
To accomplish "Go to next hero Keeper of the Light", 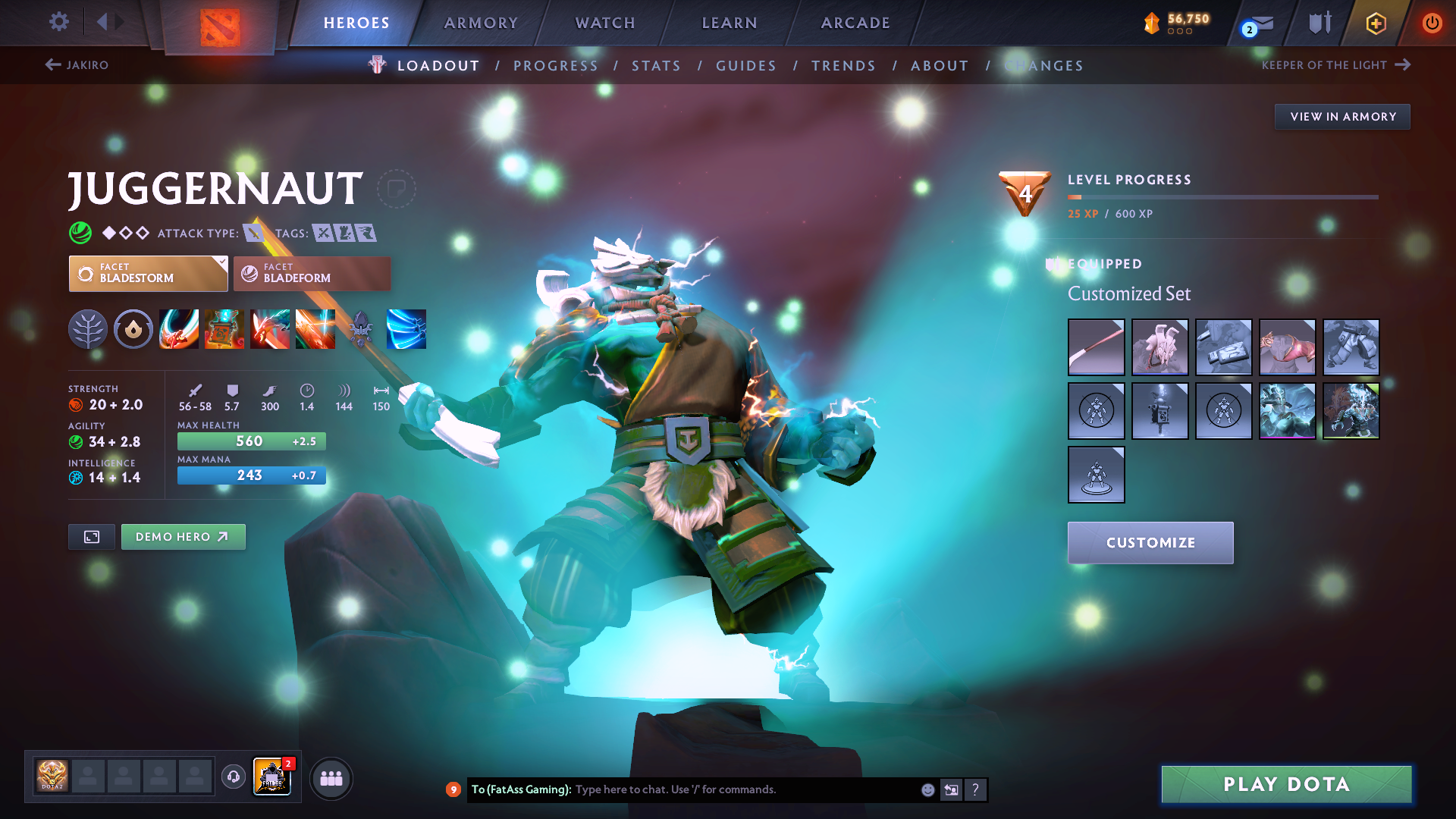I will pos(1335,65).
